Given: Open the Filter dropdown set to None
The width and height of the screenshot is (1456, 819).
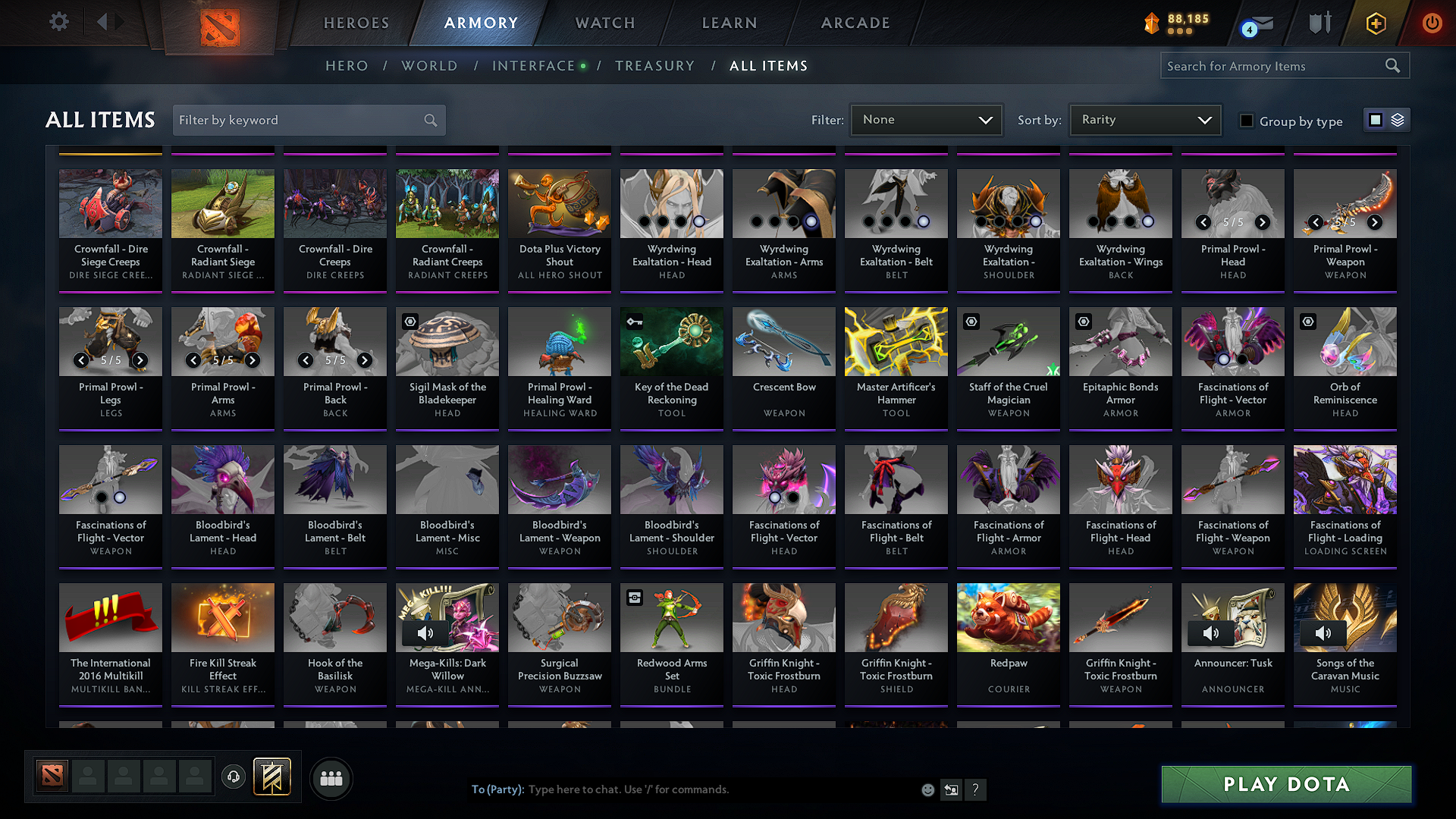Looking at the screenshot, I should click(925, 119).
